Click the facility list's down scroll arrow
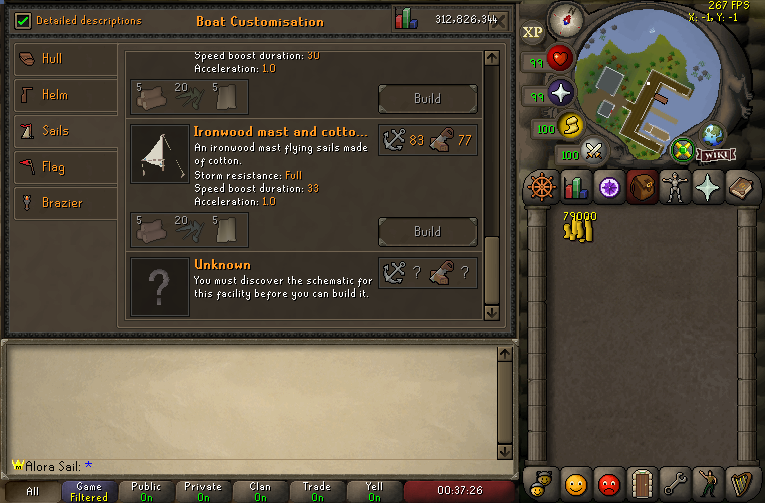This screenshot has height=503, width=765. click(x=490, y=312)
